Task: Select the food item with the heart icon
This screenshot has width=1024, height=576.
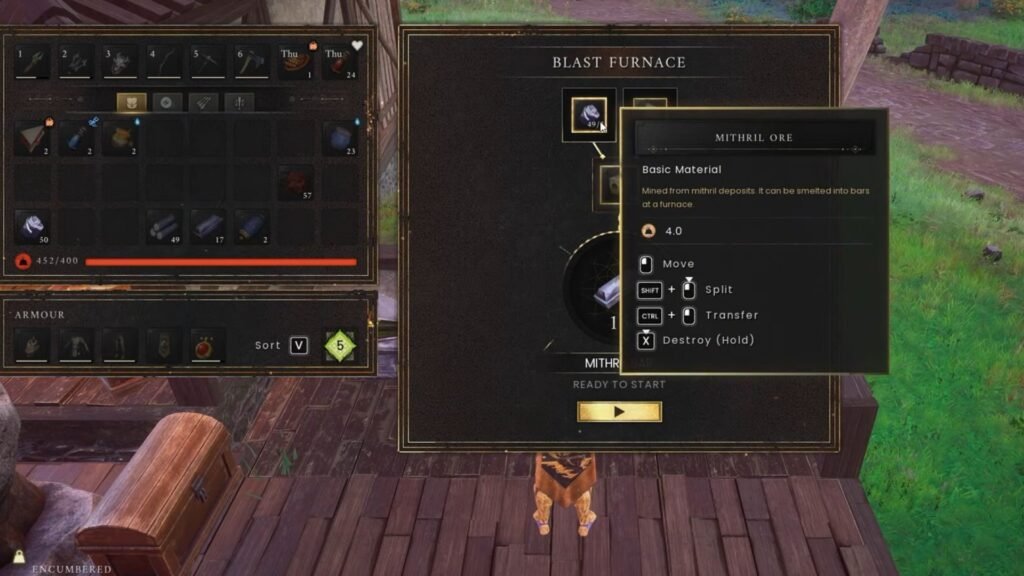Action: [340, 62]
